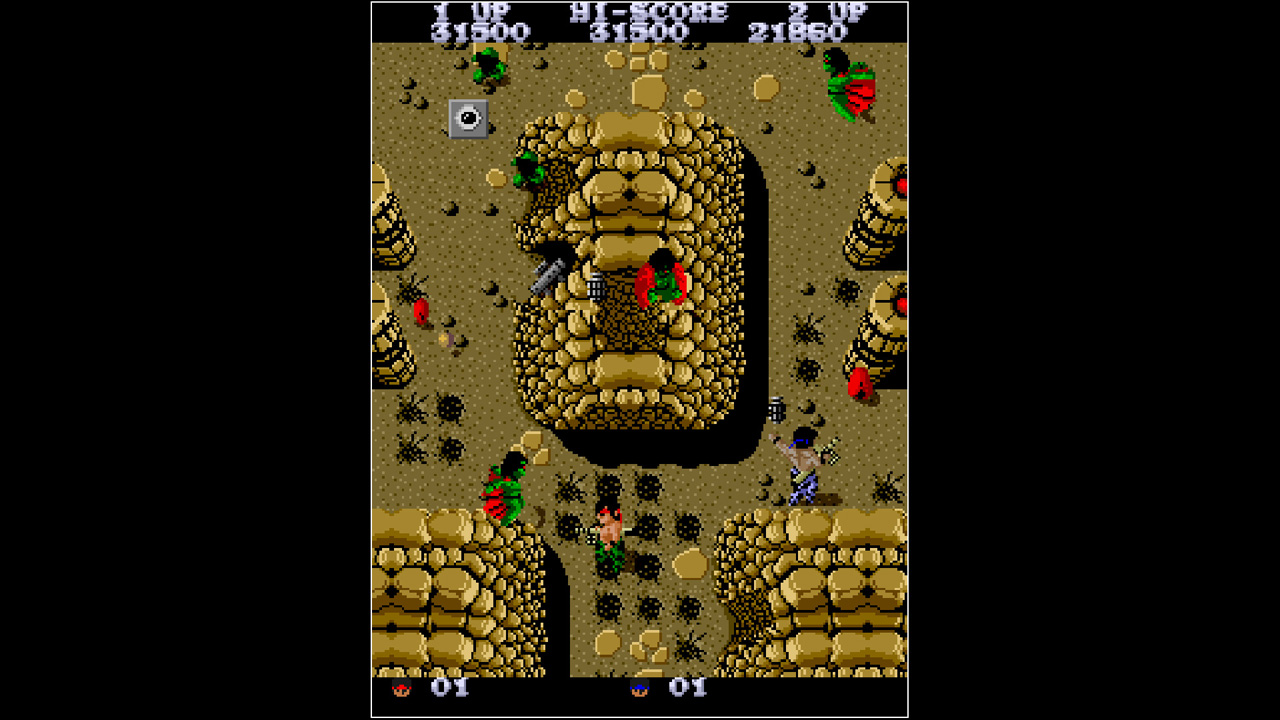Select the crated item pickup on the gray tile
The image size is (1280, 720).
pos(468,119)
